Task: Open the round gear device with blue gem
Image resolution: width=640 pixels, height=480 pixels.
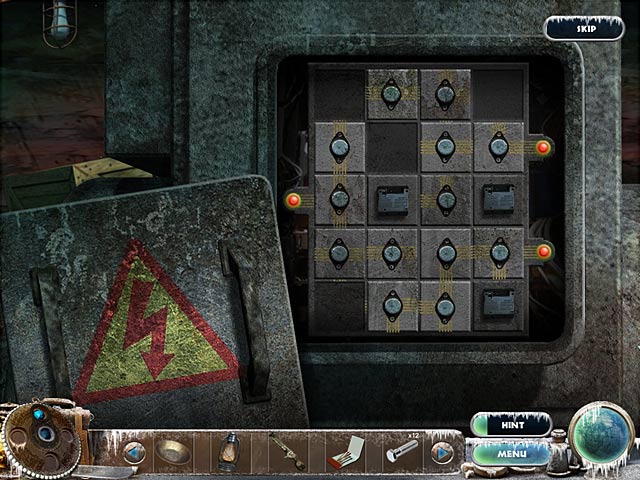Action: (42, 437)
